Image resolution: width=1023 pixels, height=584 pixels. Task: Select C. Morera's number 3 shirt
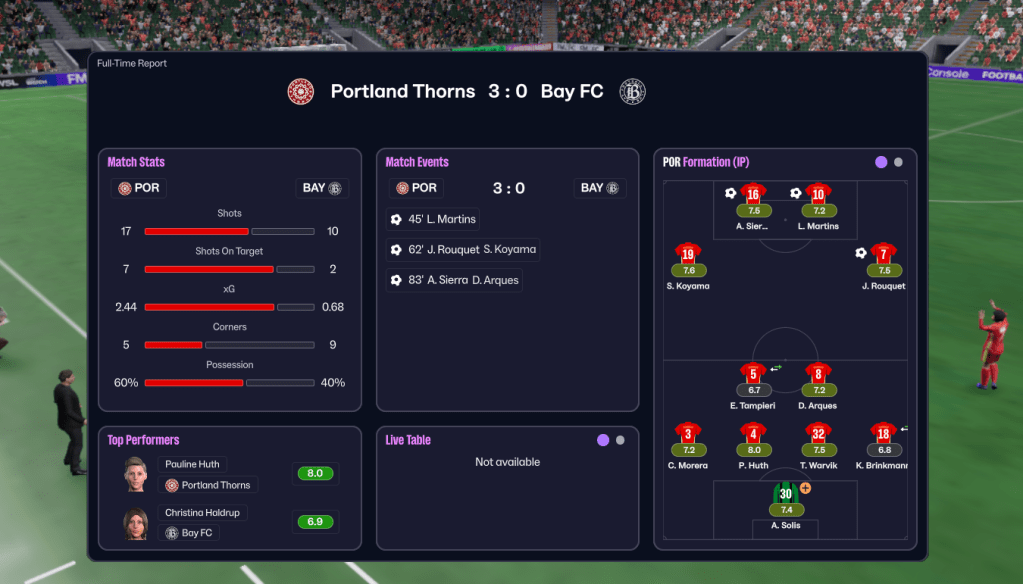[x=688, y=434]
